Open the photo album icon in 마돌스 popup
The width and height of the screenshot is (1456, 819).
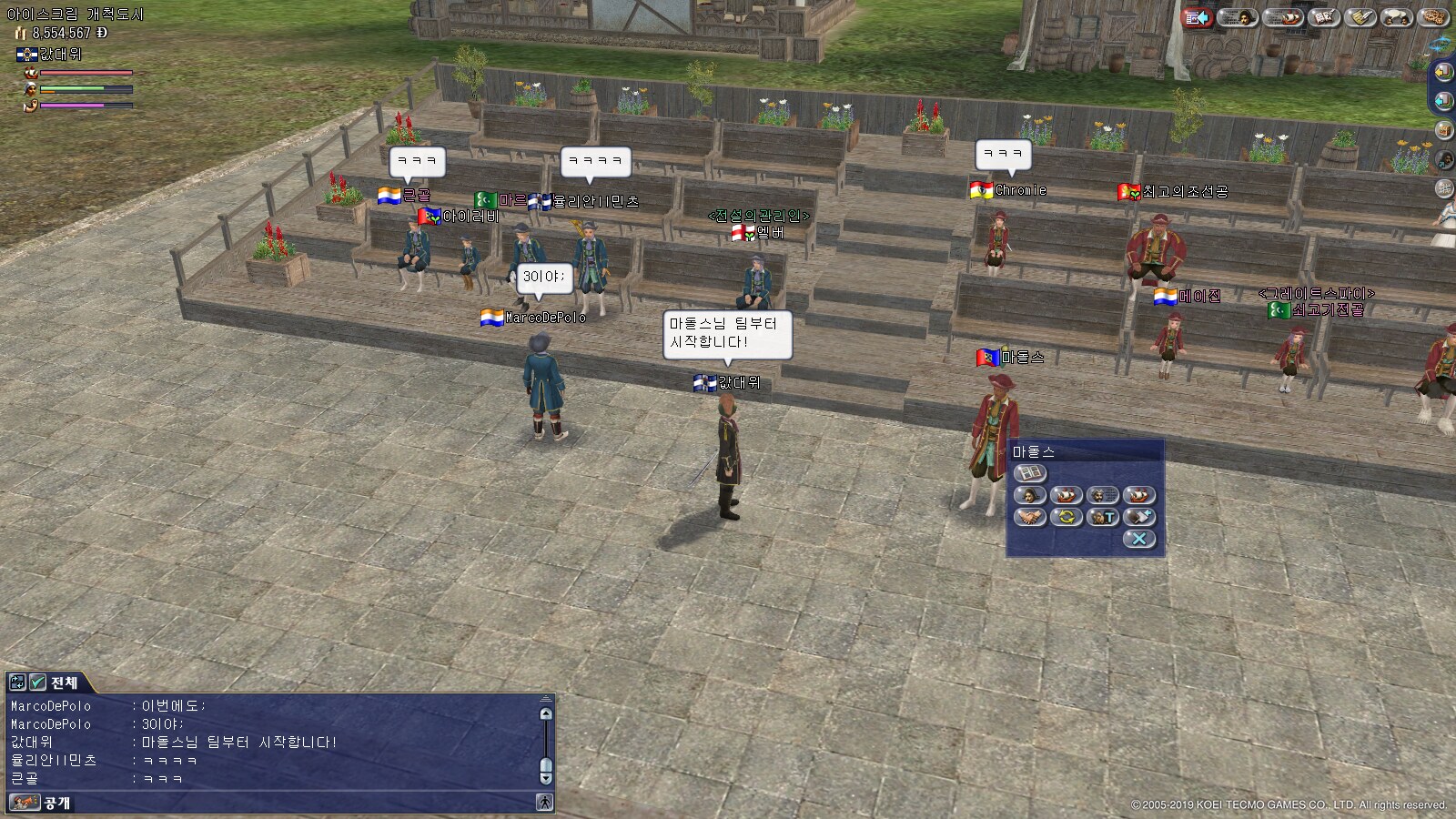coord(1030,473)
